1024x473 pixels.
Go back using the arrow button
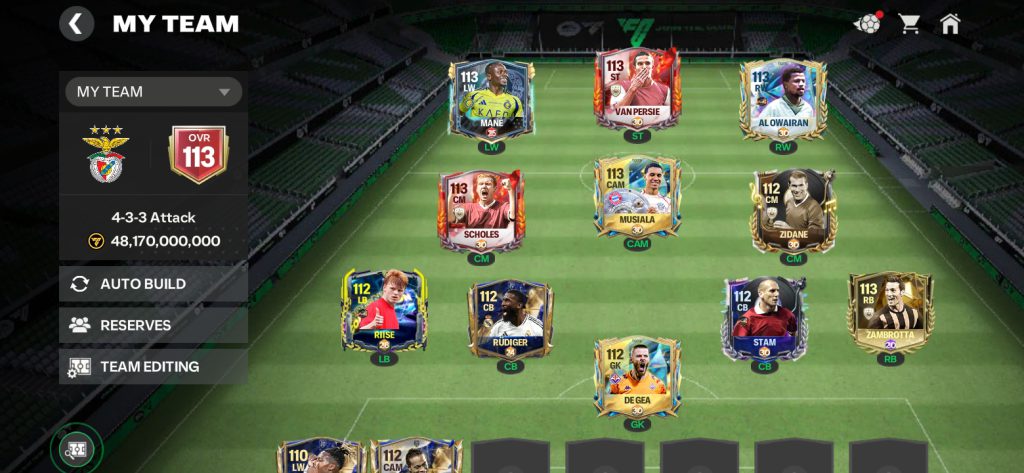coord(77,23)
